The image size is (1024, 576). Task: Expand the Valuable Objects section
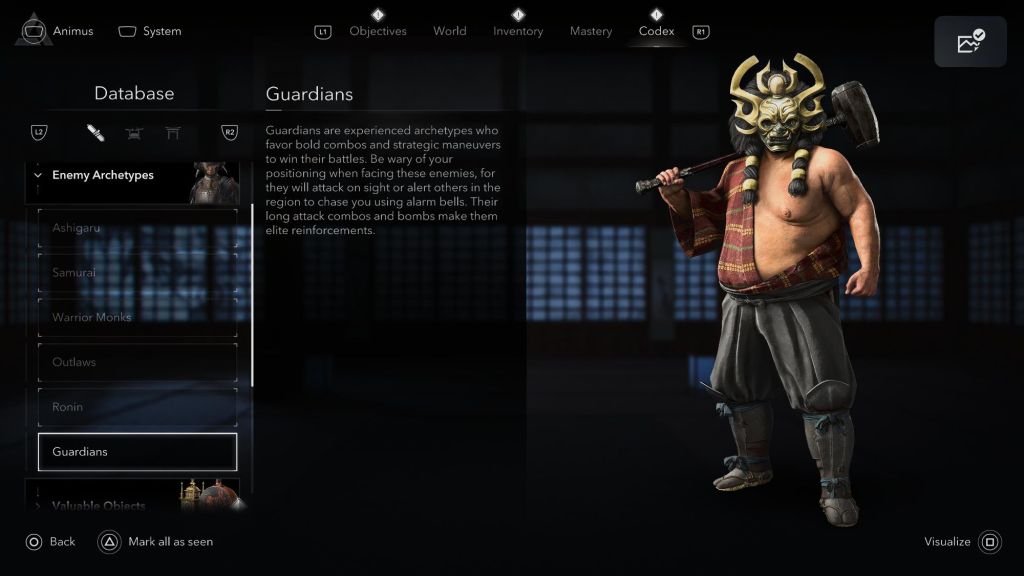[x=98, y=505]
